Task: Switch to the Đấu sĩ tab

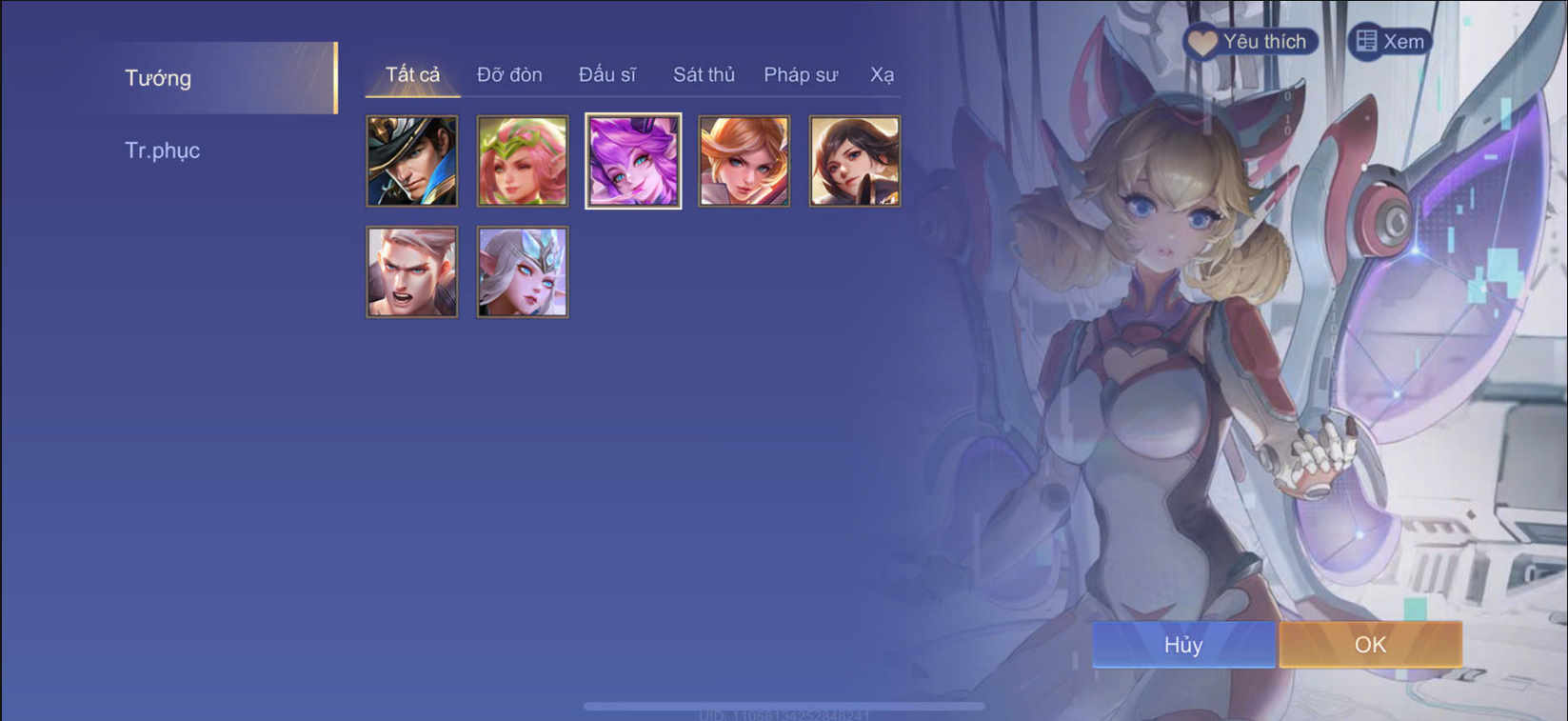Action: click(x=609, y=74)
